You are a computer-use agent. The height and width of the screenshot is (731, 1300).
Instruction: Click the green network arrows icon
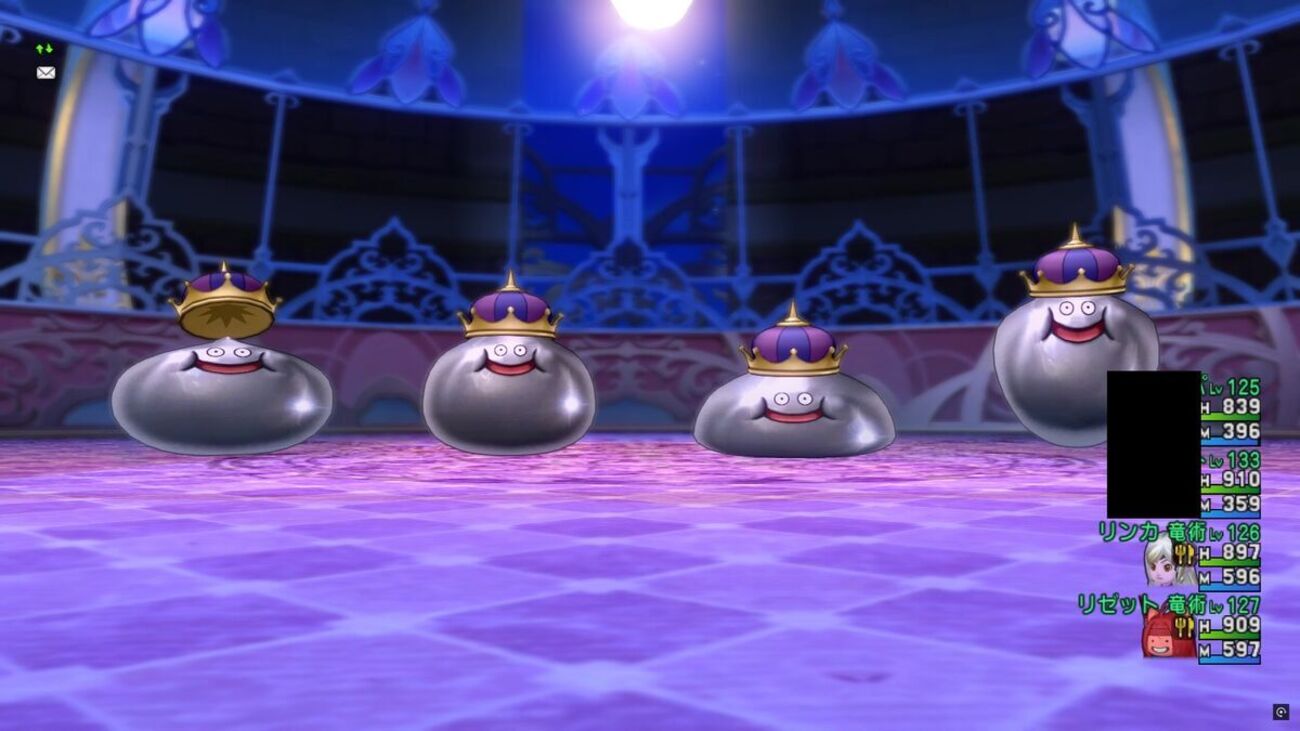click(x=44, y=48)
